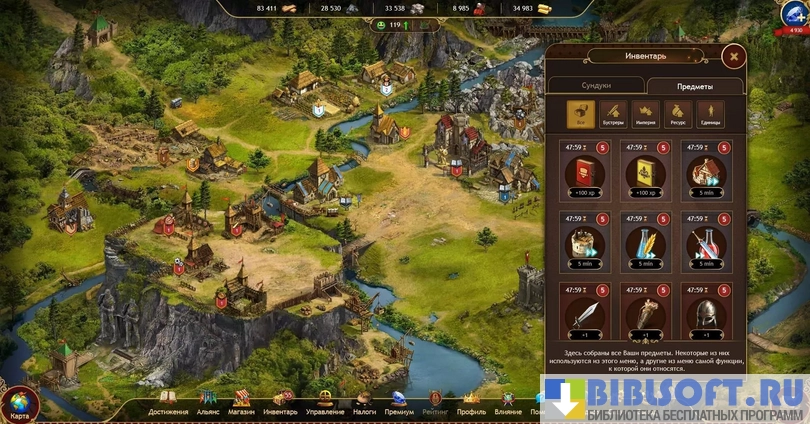Select the yellow book +100 xp item
Viewport: 810px width, 424px height.
click(x=644, y=169)
